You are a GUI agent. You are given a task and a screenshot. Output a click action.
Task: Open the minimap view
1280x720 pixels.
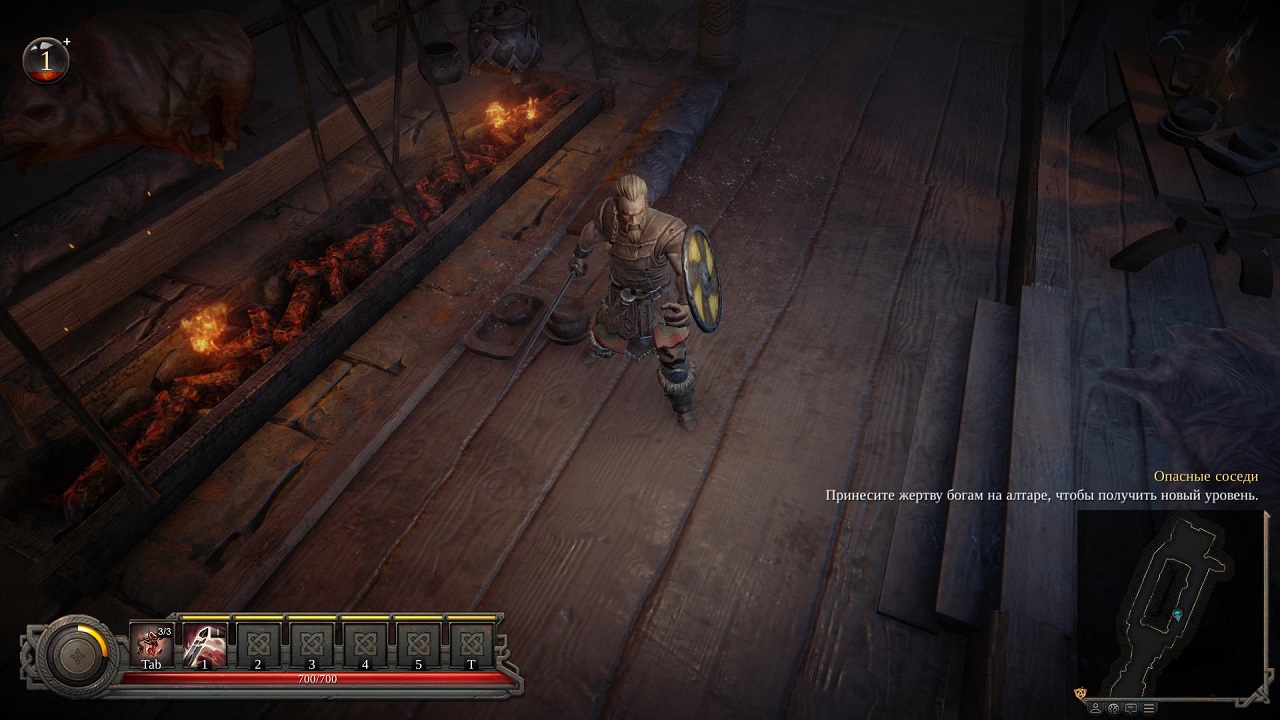click(x=1171, y=602)
